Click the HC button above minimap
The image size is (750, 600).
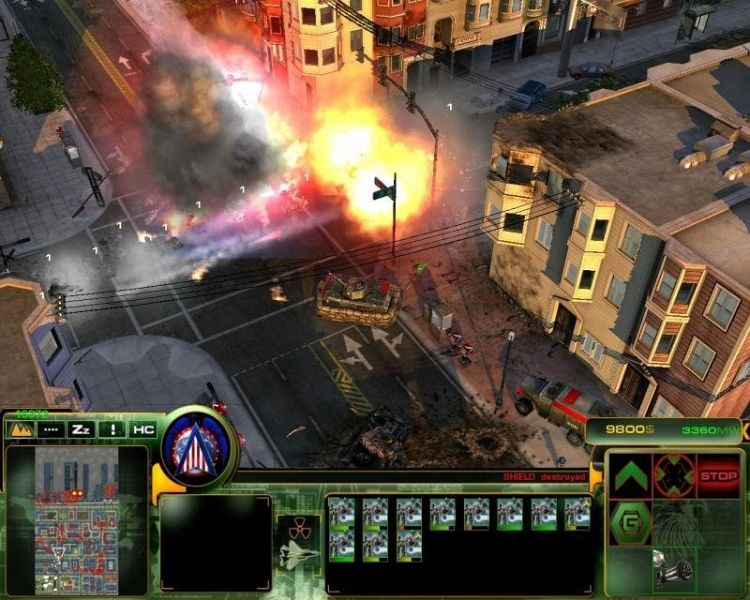(143, 429)
